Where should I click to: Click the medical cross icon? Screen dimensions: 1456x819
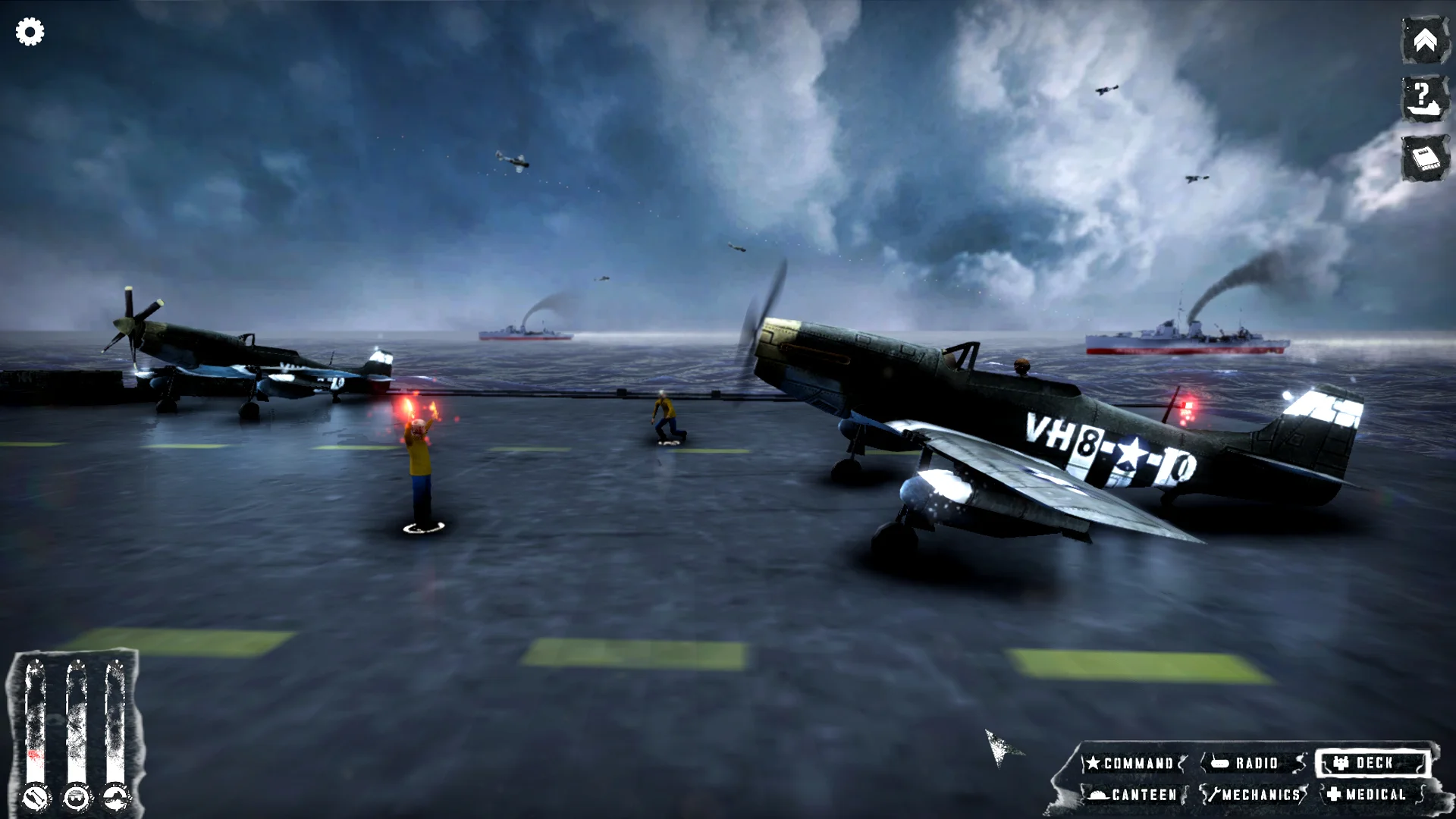click(x=1335, y=795)
